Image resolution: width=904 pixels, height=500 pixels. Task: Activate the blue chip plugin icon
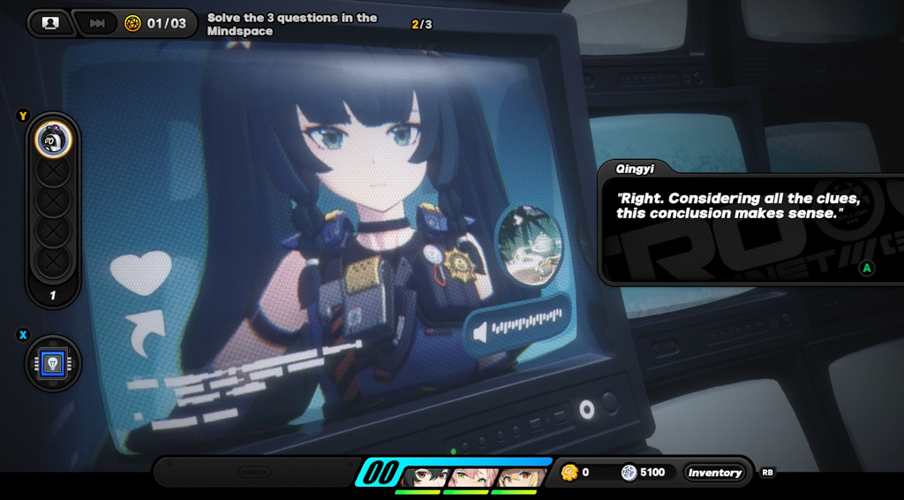coord(53,363)
